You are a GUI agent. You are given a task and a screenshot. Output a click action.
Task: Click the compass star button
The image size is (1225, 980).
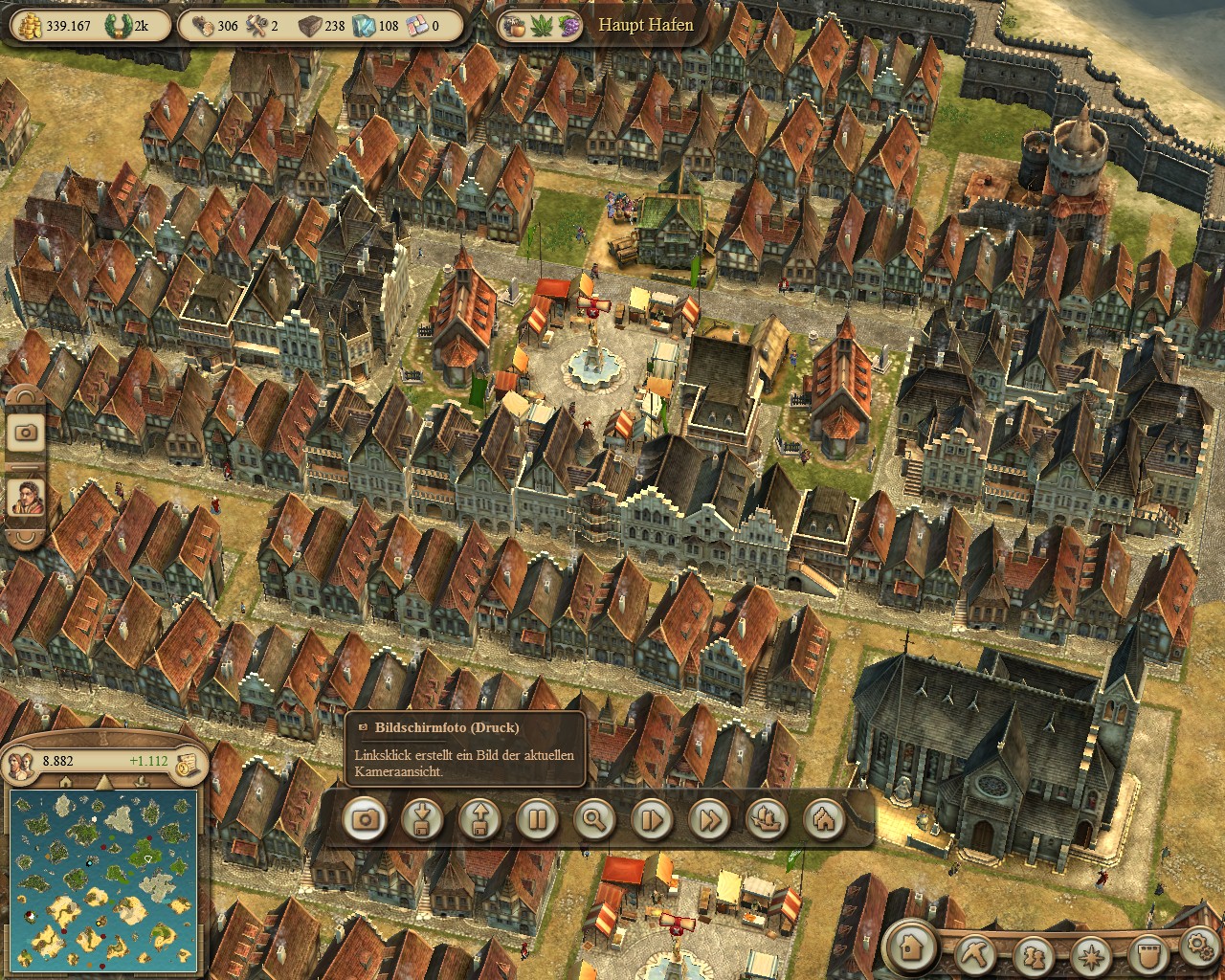(x=1090, y=953)
